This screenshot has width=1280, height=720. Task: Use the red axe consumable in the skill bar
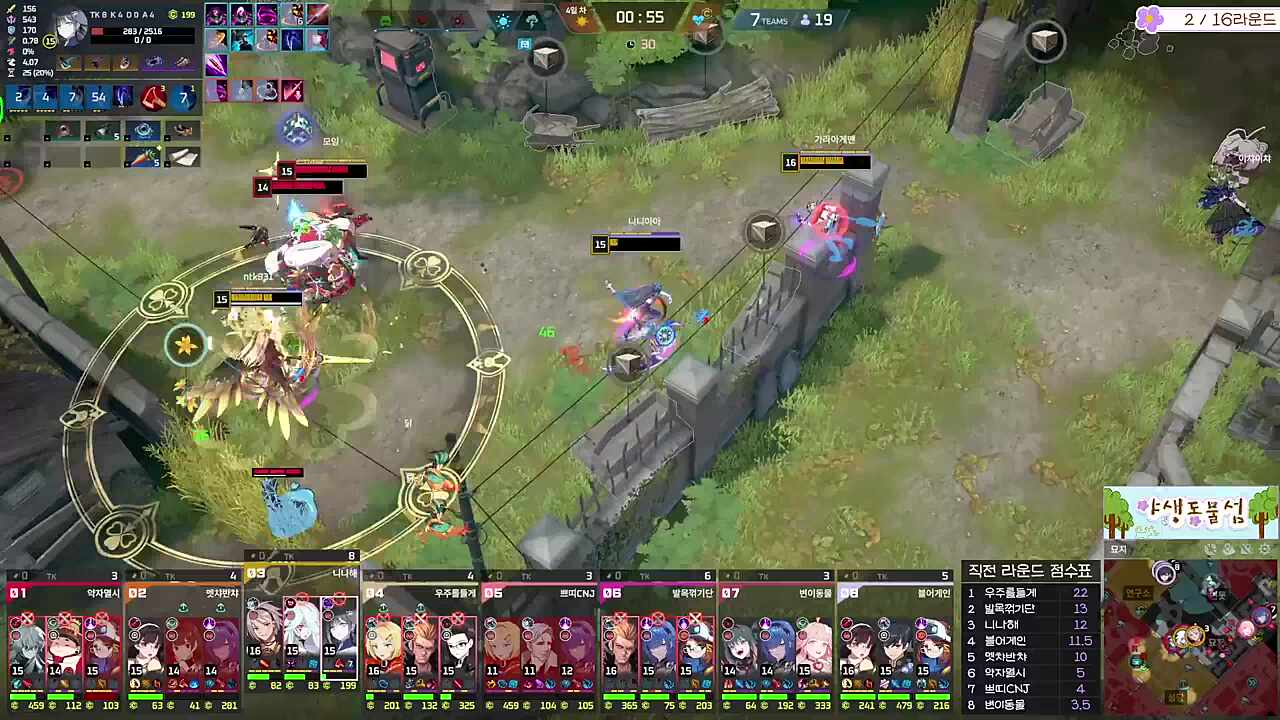pos(153,99)
